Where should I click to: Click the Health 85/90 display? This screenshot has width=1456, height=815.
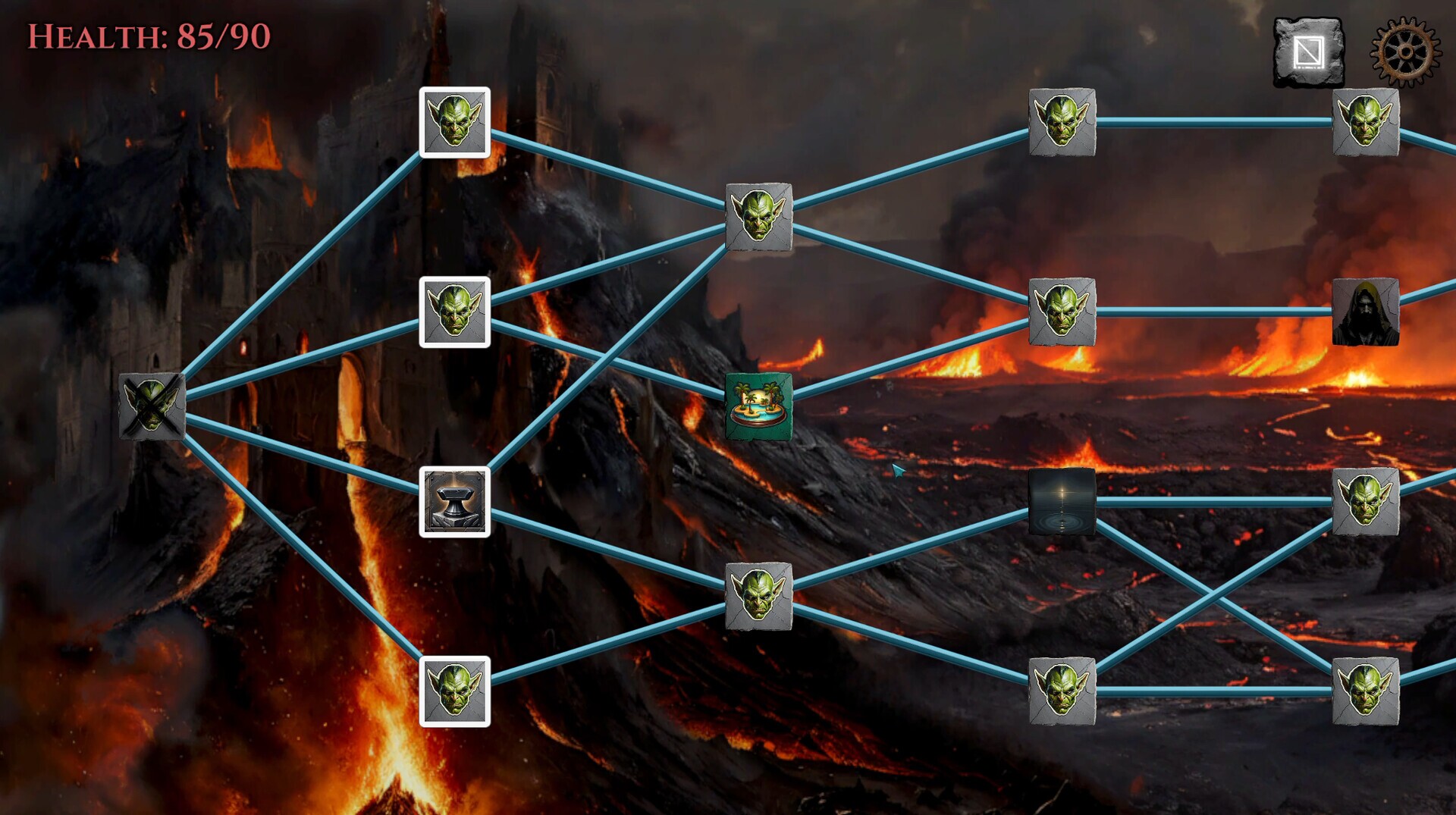(x=149, y=35)
